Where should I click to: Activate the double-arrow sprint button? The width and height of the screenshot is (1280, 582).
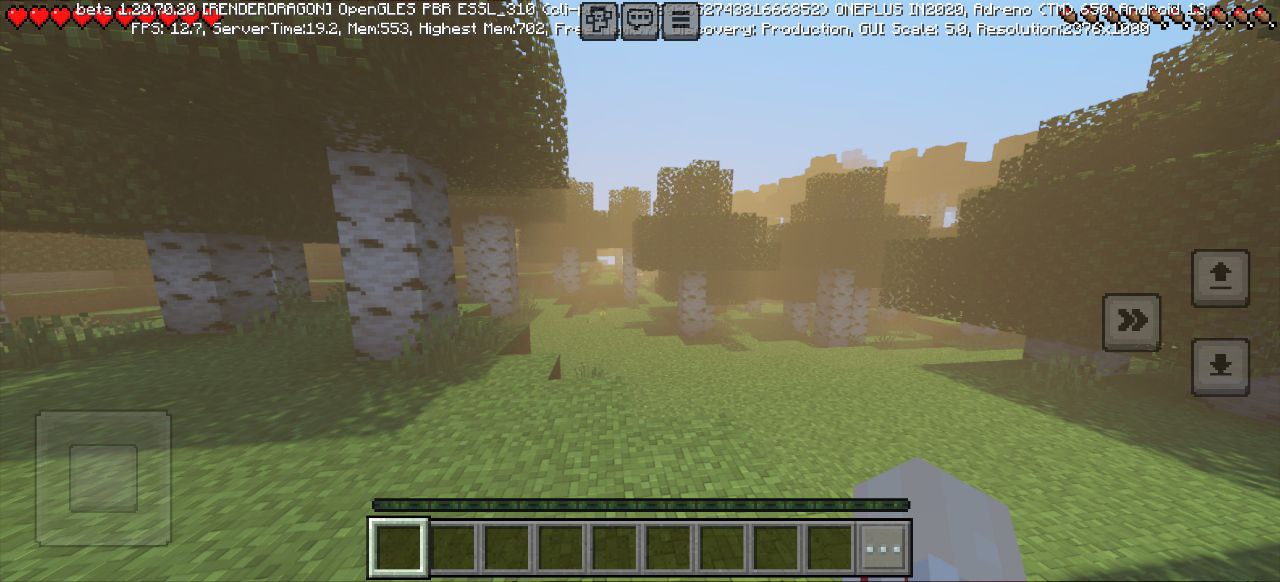point(1131,321)
